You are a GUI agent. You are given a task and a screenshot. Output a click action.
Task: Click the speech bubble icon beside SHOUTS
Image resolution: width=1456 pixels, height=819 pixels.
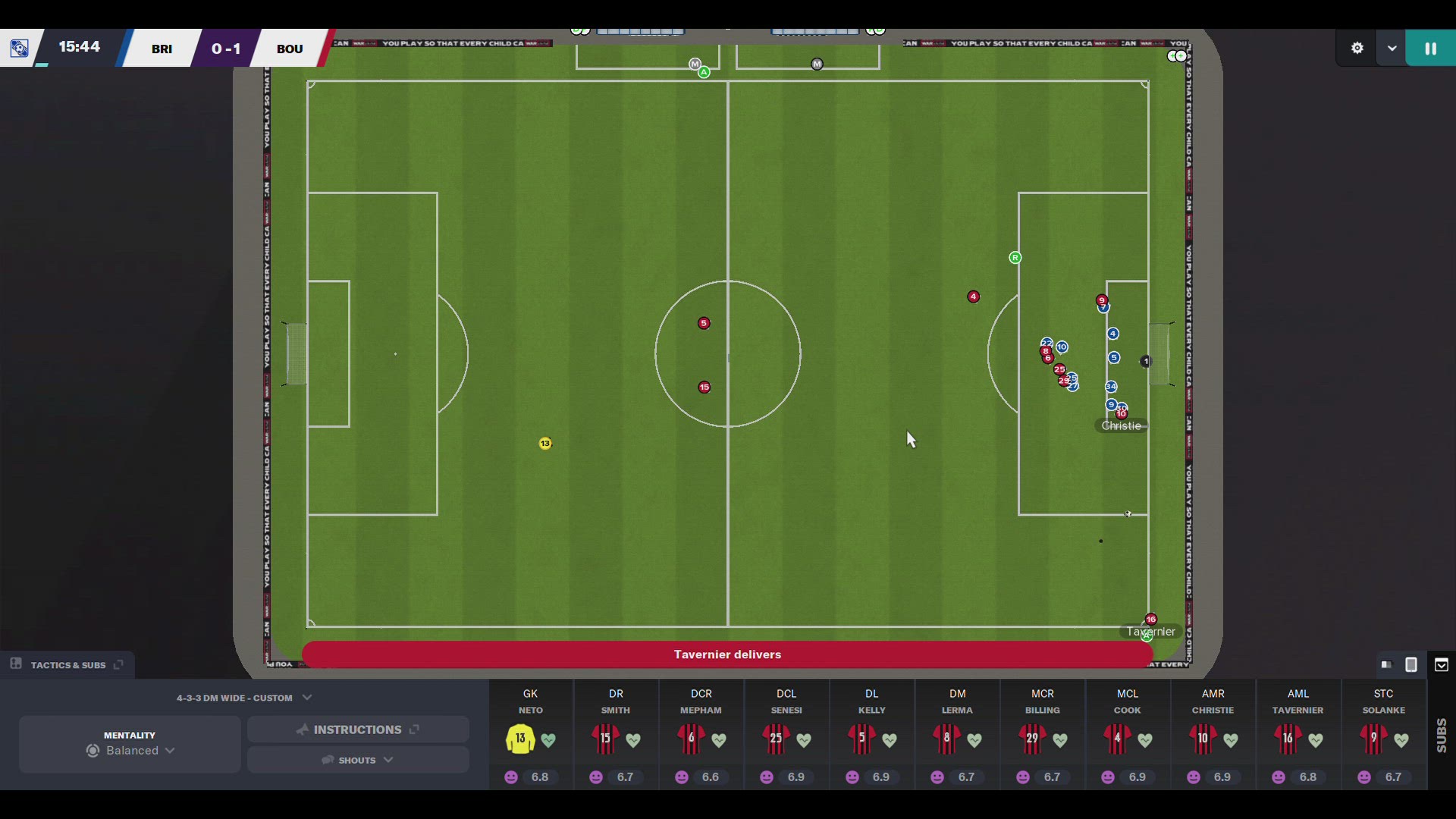click(326, 760)
